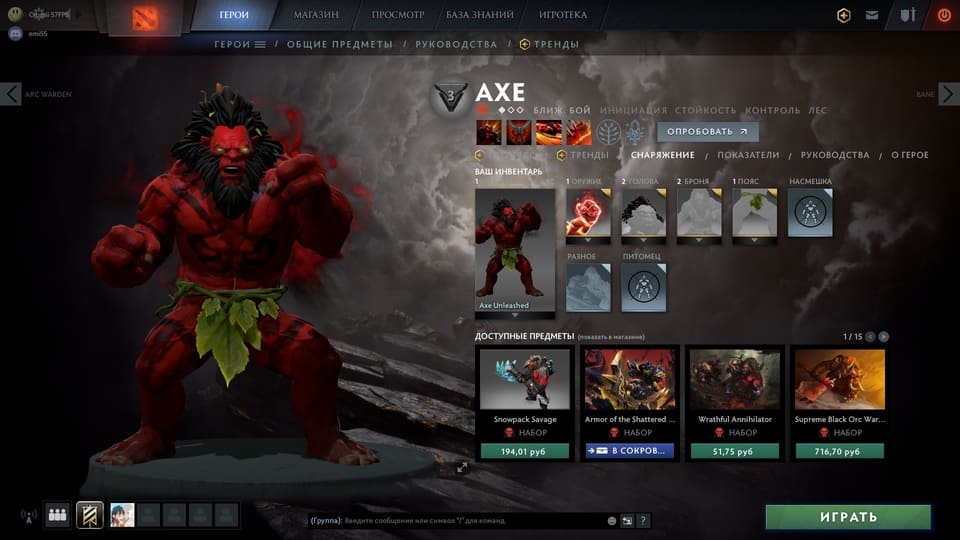Screen dimensions: 960x540
Task: Open the МАГАЗИН store tab
Action: coord(316,15)
